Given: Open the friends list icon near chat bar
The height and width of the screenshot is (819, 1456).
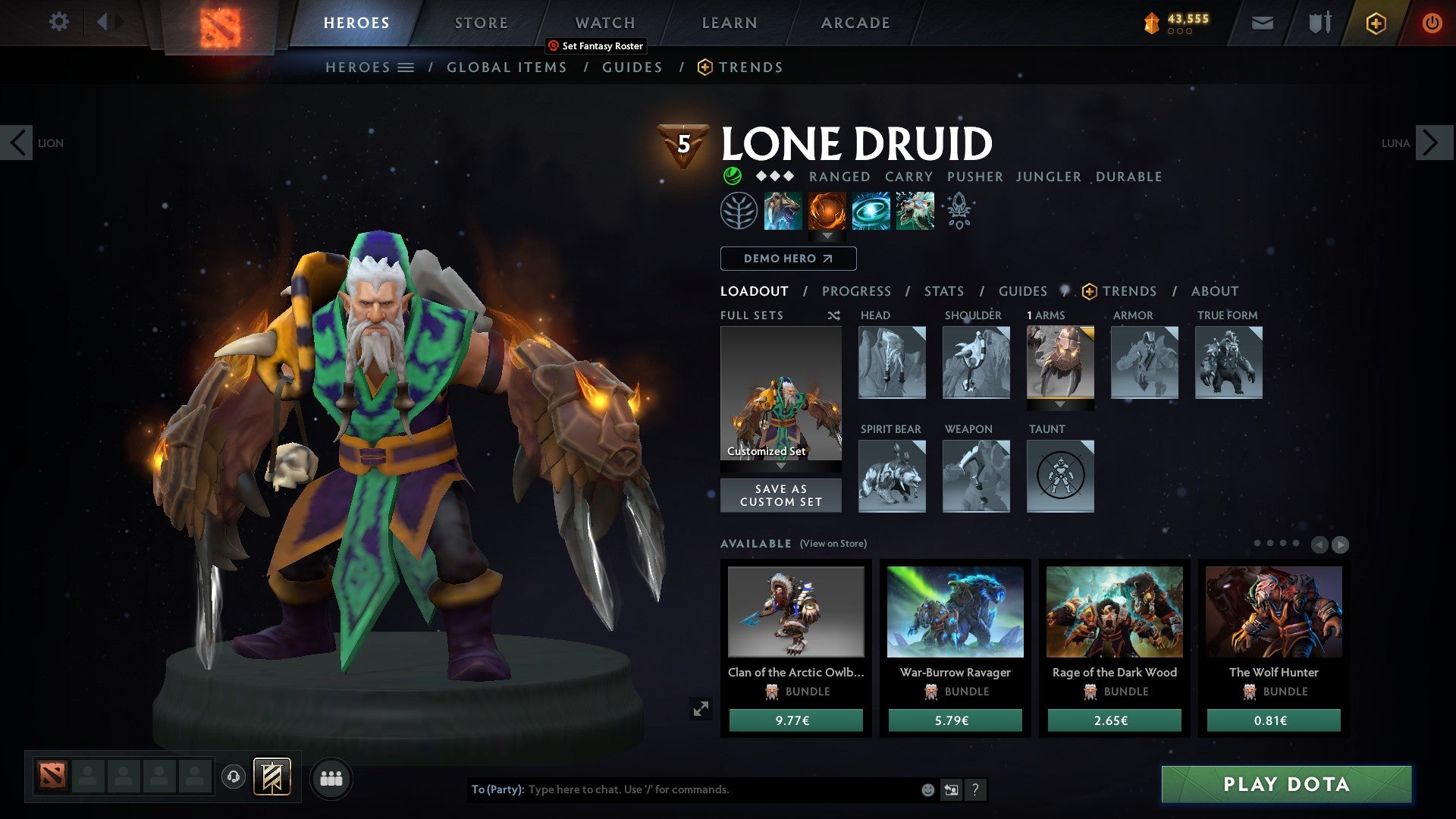Looking at the screenshot, I should pyautogui.click(x=332, y=777).
